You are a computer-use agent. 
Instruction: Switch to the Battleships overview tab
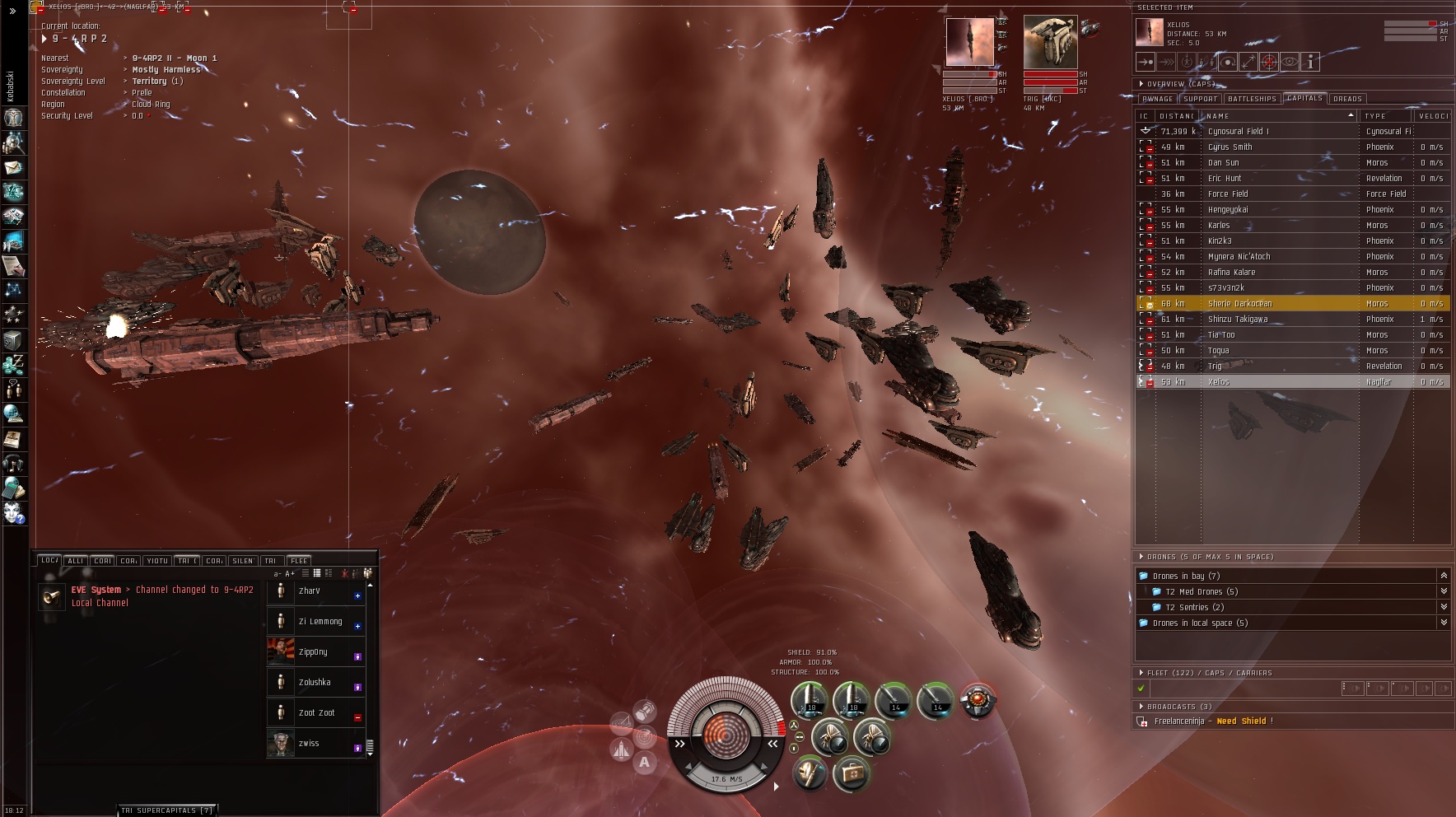coord(1252,99)
